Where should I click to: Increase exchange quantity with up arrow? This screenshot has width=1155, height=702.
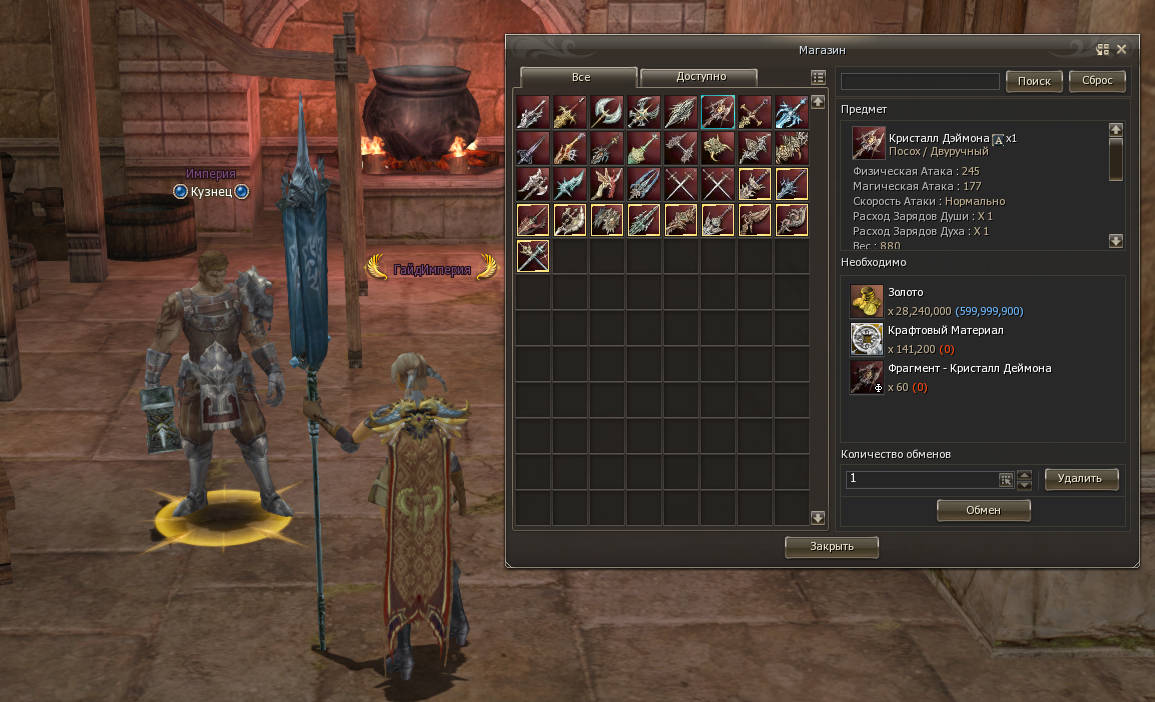tap(1024, 475)
